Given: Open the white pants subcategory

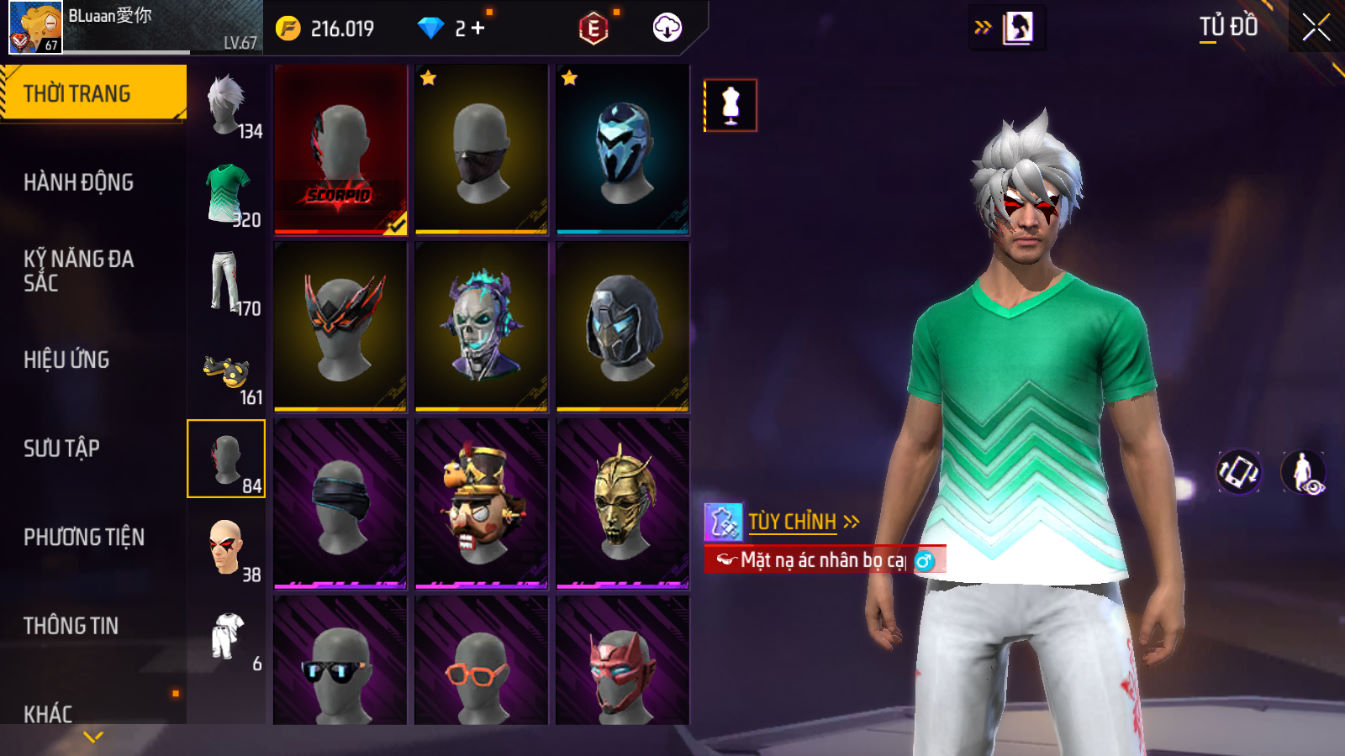Looking at the screenshot, I should pos(226,281).
